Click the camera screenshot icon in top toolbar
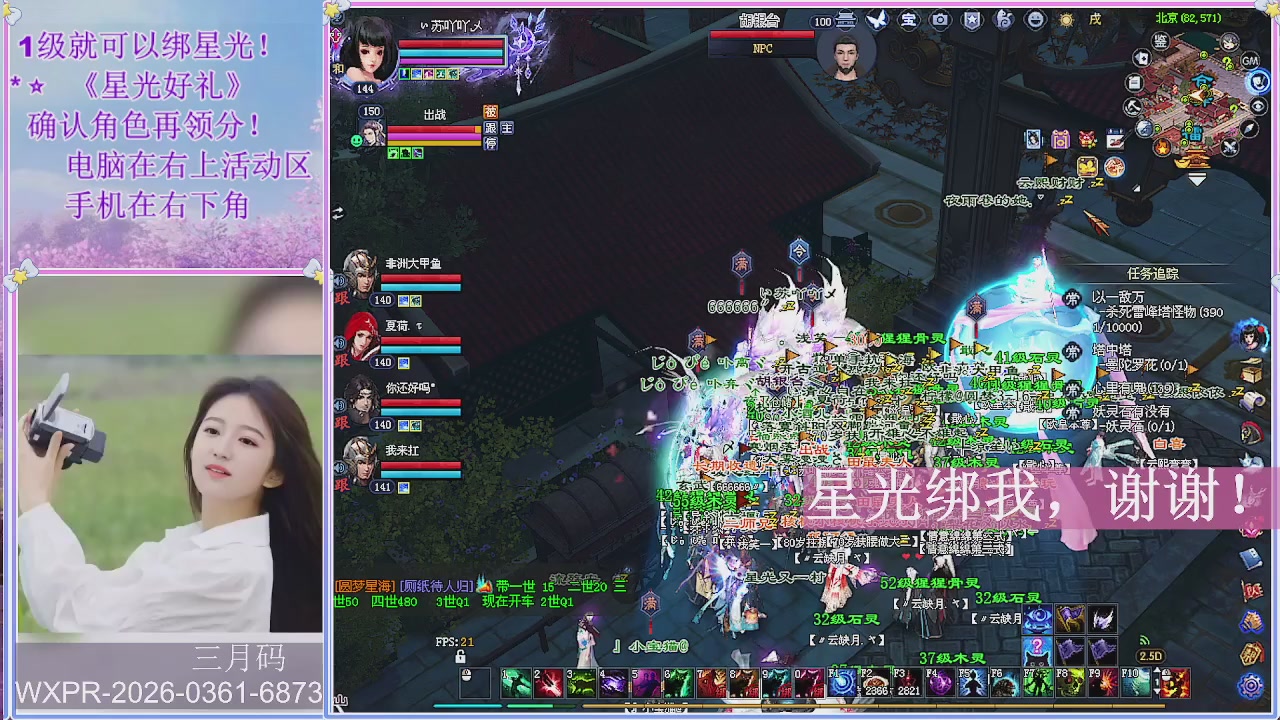The height and width of the screenshot is (720, 1280). (x=940, y=20)
